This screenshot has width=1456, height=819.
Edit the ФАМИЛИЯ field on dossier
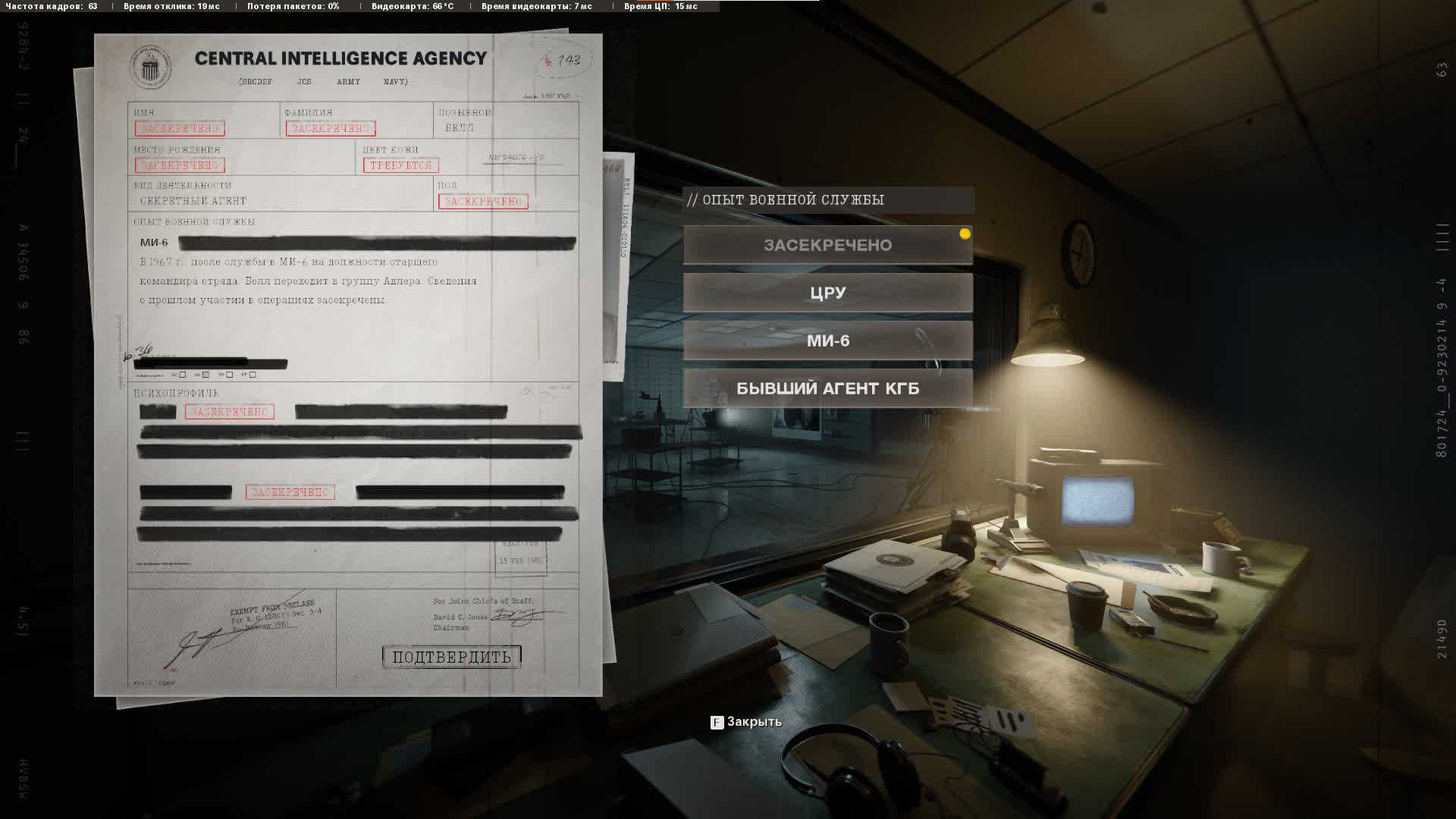pos(331,128)
